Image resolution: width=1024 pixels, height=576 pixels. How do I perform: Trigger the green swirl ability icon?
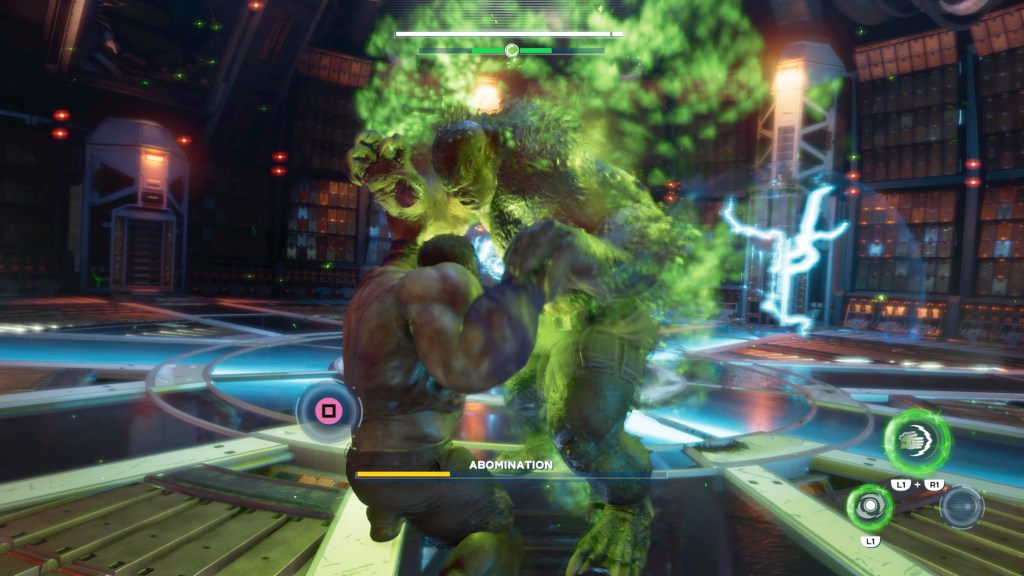click(x=869, y=506)
